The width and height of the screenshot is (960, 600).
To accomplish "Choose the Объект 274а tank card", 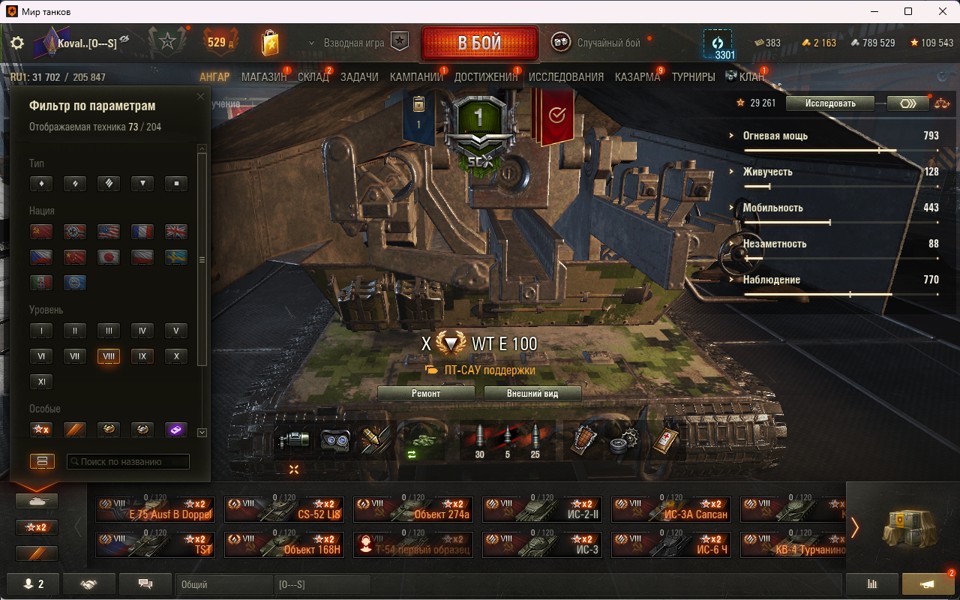I will click(x=417, y=510).
